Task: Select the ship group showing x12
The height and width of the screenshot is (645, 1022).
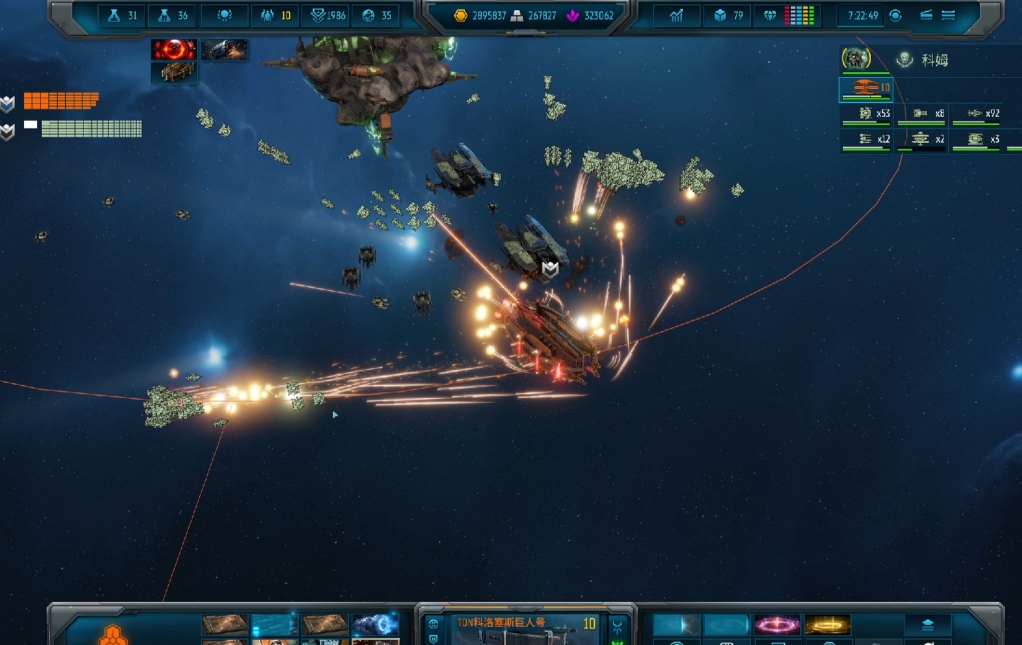Action: 866,141
